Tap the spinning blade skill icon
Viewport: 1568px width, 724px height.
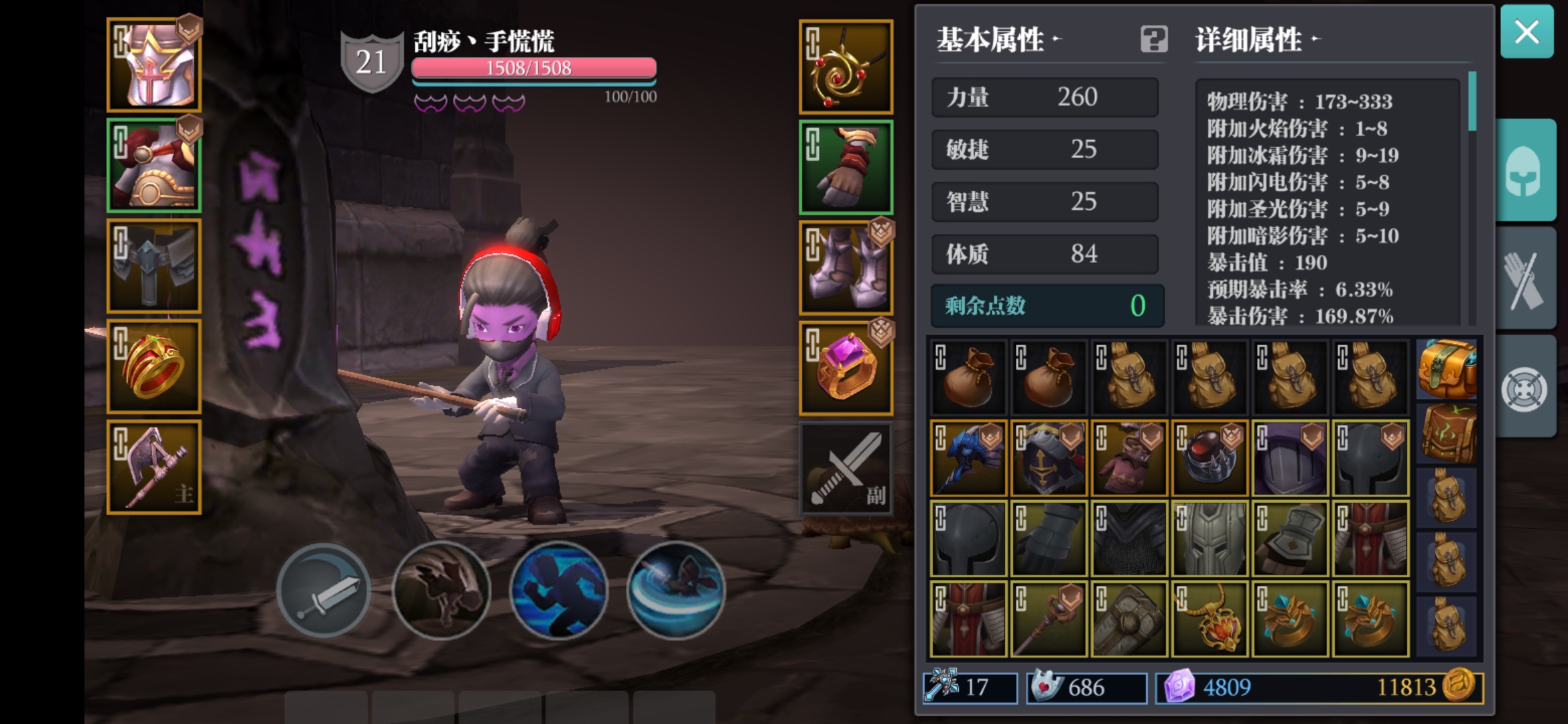[675, 591]
